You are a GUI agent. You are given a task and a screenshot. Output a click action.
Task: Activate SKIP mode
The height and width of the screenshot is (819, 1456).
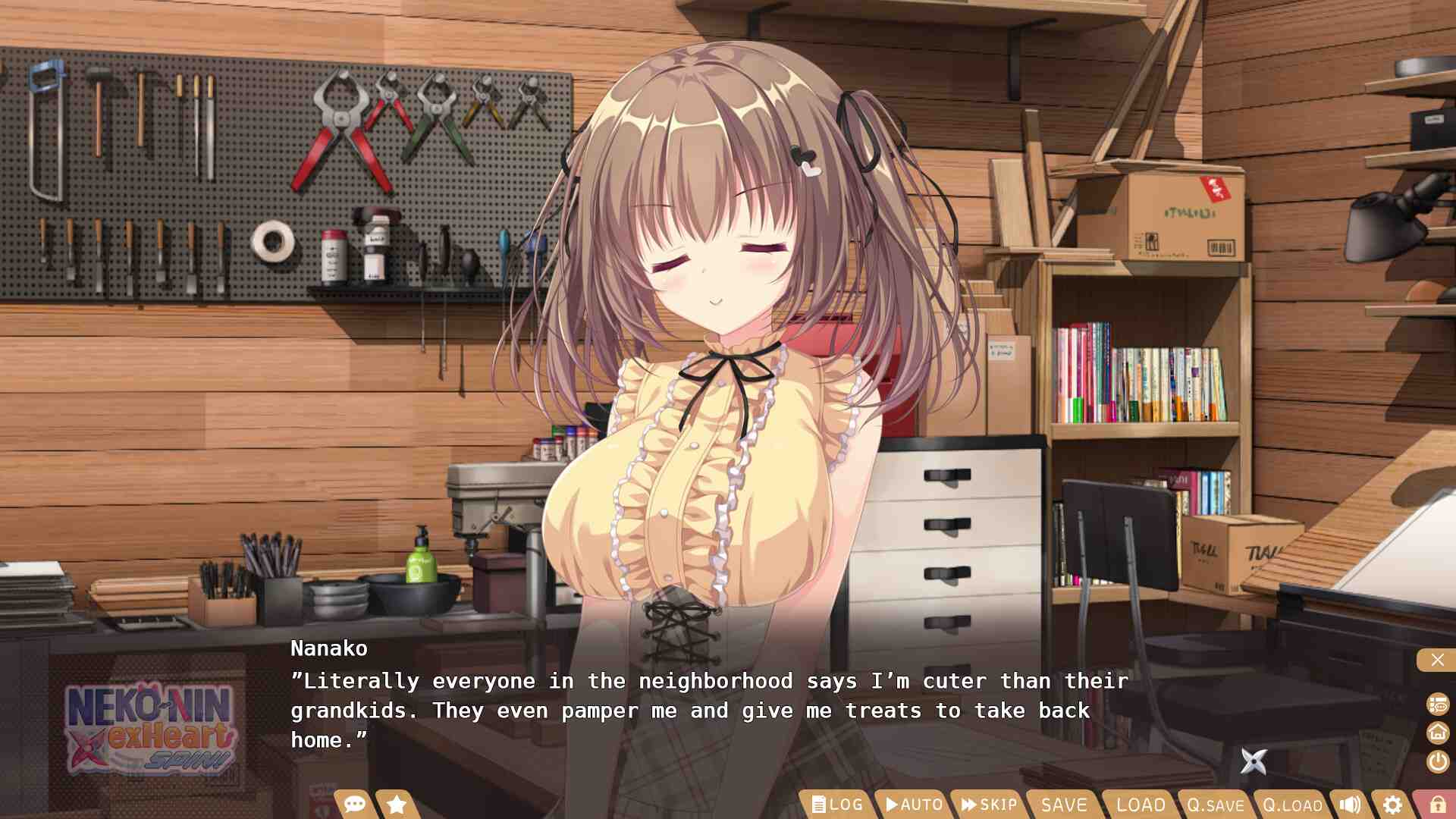(x=989, y=805)
